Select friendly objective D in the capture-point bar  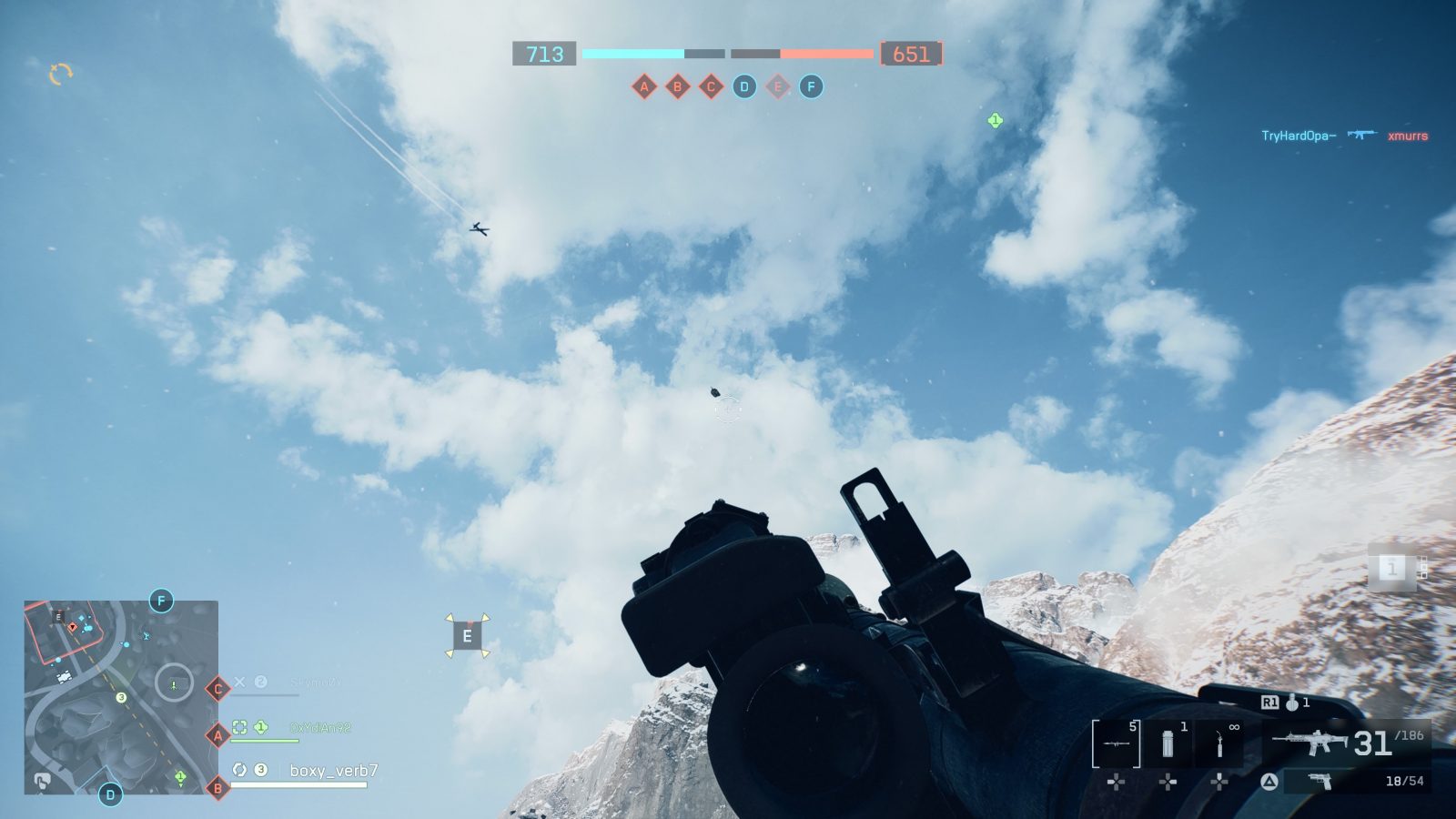pos(744,87)
